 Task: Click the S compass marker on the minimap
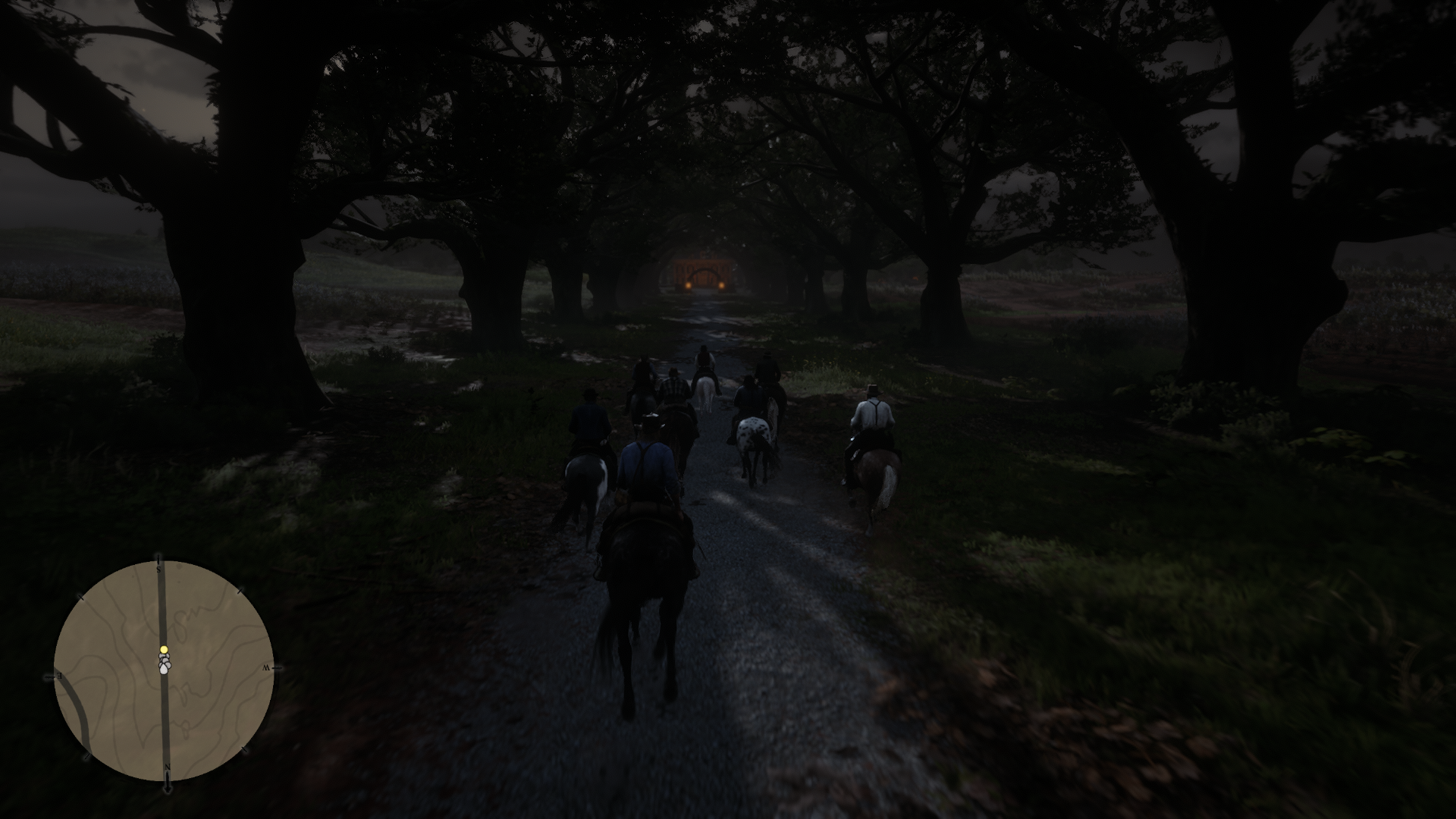tap(158, 569)
